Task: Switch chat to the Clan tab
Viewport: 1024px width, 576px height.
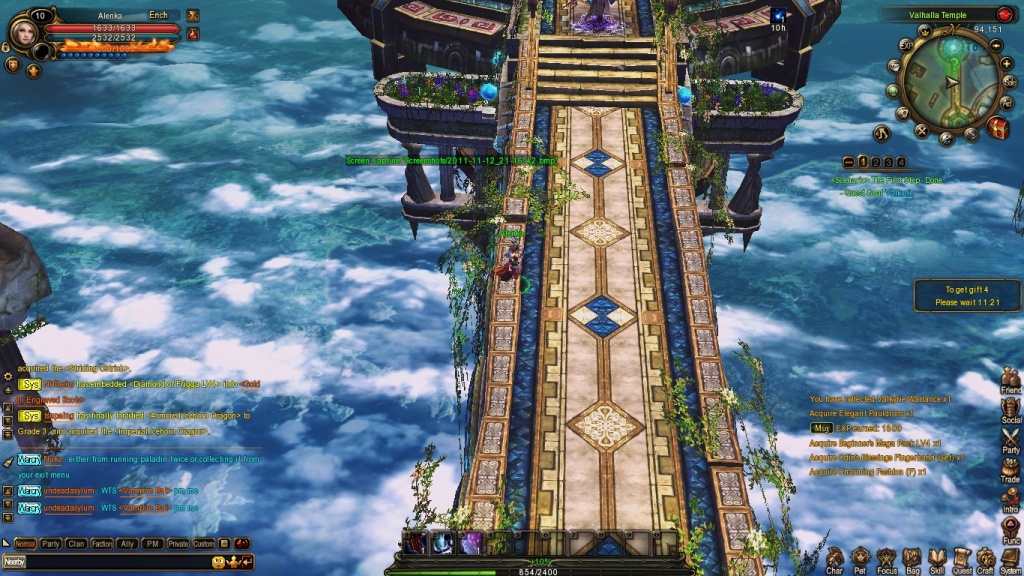Action: click(76, 544)
